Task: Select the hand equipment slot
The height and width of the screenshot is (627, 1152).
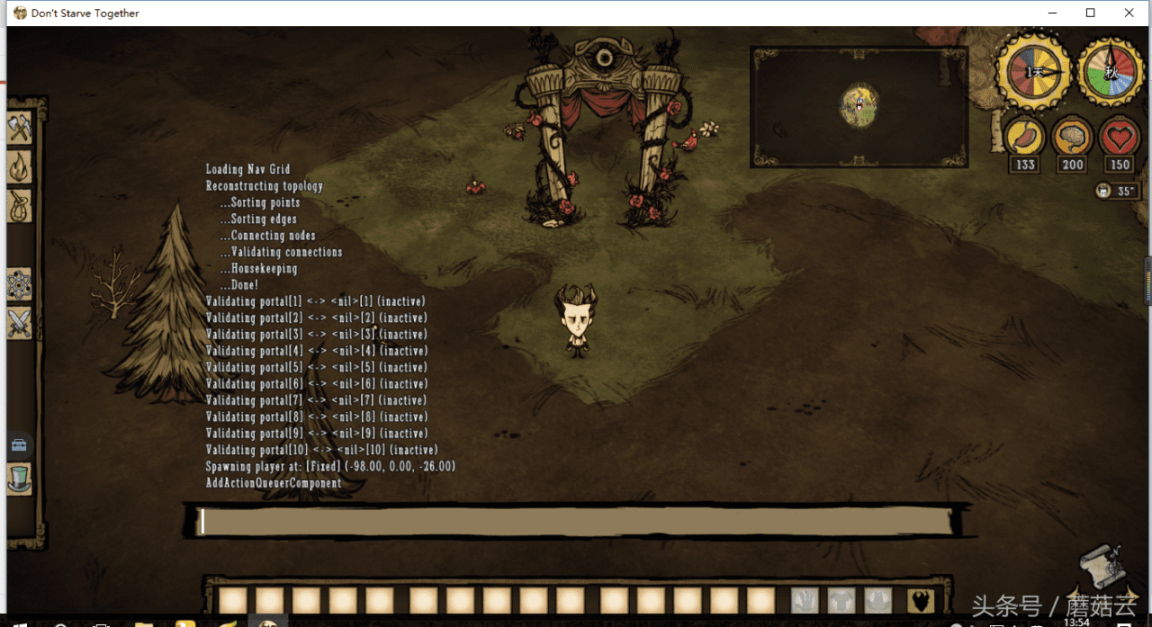Action: tap(805, 600)
